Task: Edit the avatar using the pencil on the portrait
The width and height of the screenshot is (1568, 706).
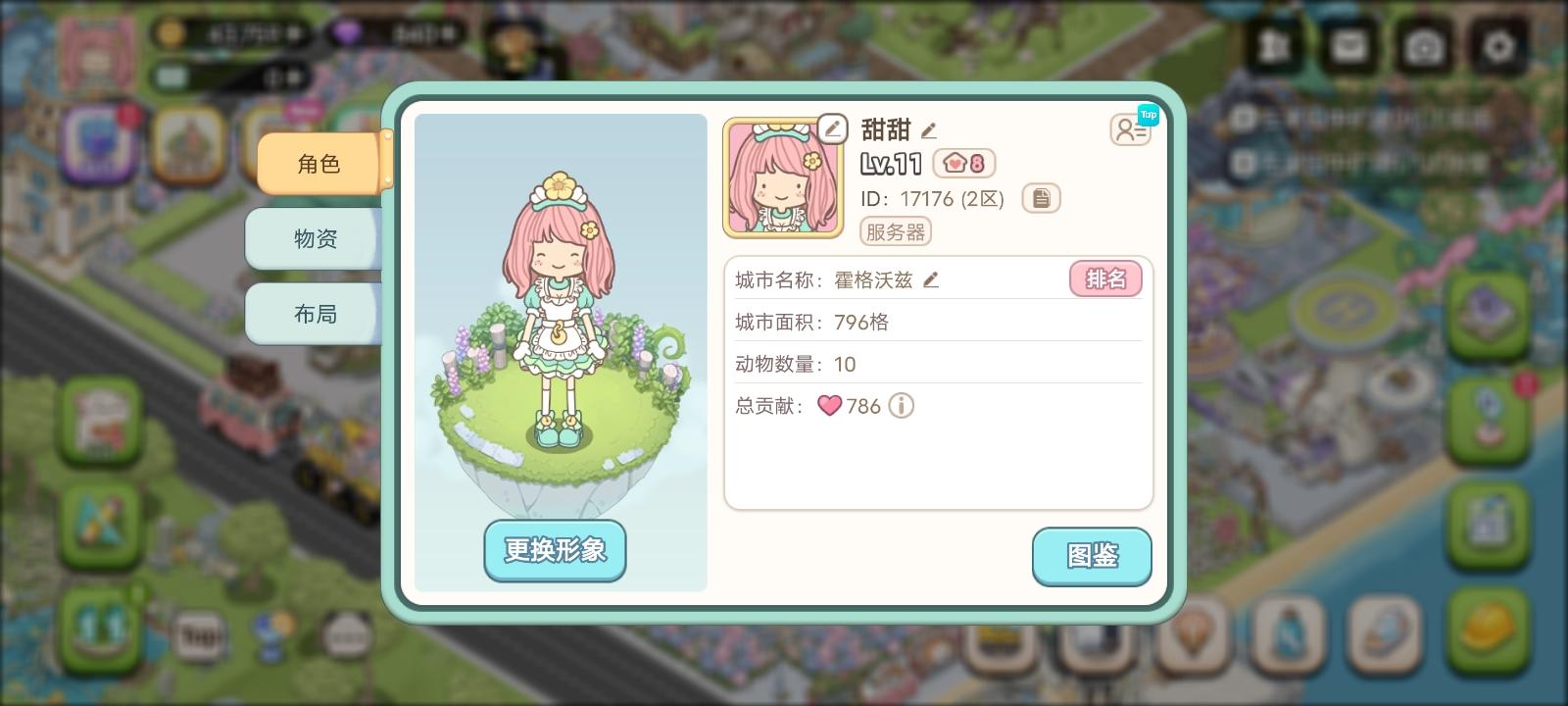Action: (x=832, y=127)
